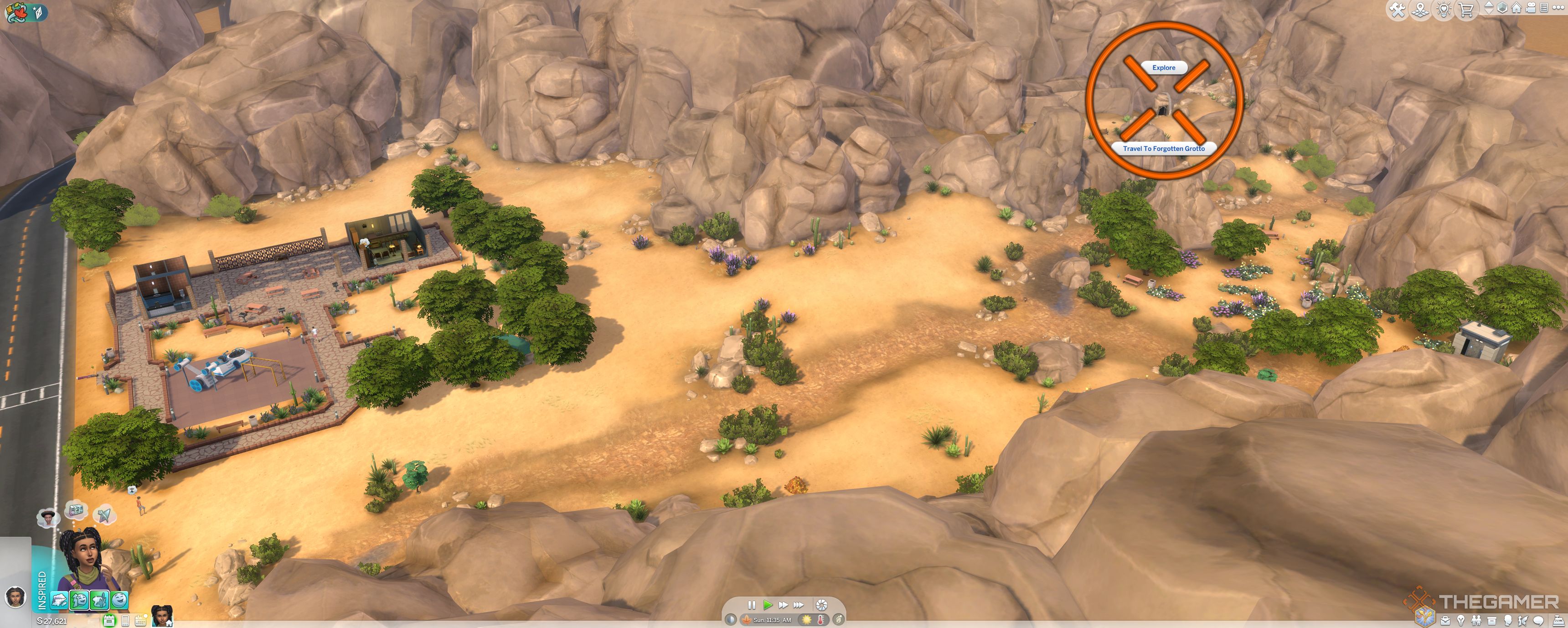Open Build Mode with hammer and wrench icon
Image resolution: width=1568 pixels, height=628 pixels.
pyautogui.click(x=1398, y=9)
